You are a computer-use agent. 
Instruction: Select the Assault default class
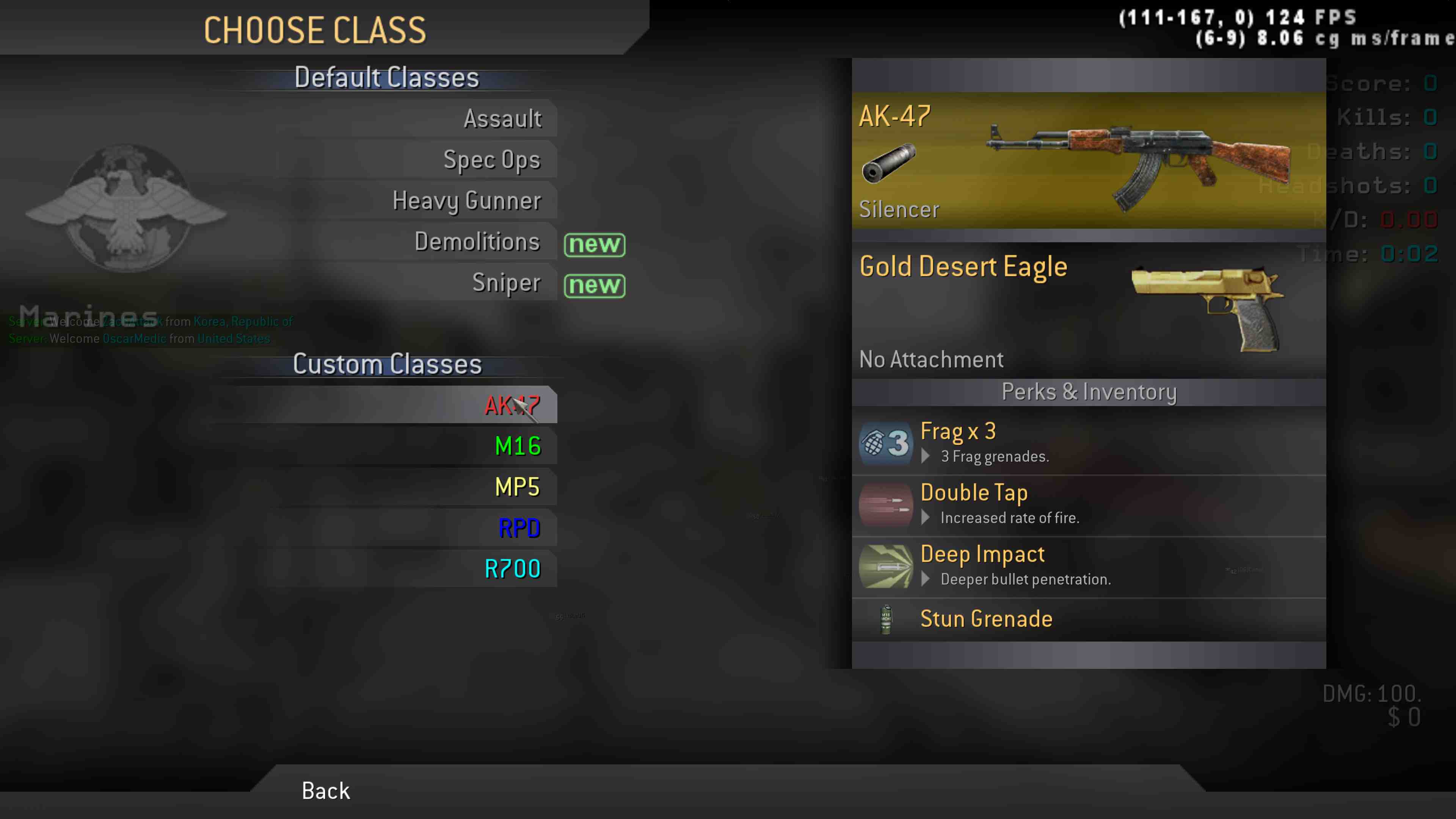point(502,119)
